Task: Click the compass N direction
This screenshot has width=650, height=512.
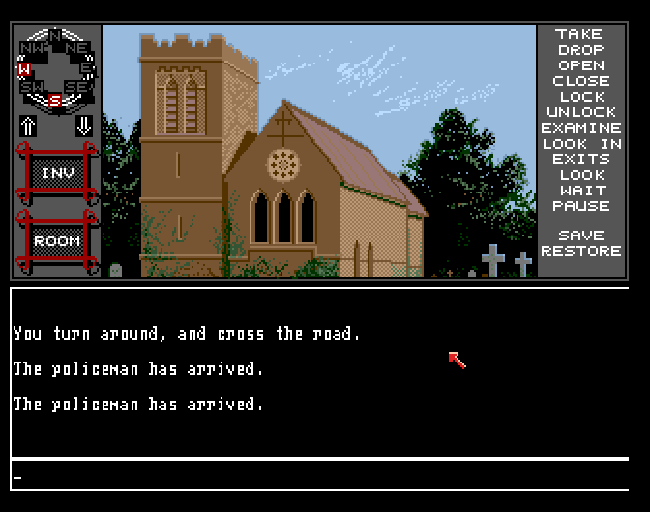Action: point(55,36)
